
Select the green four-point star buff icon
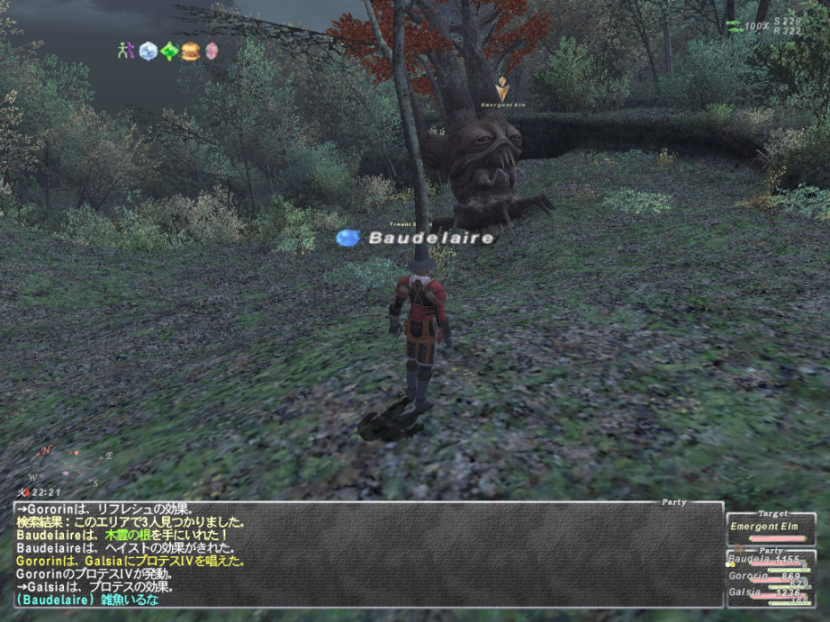pyautogui.click(x=169, y=50)
